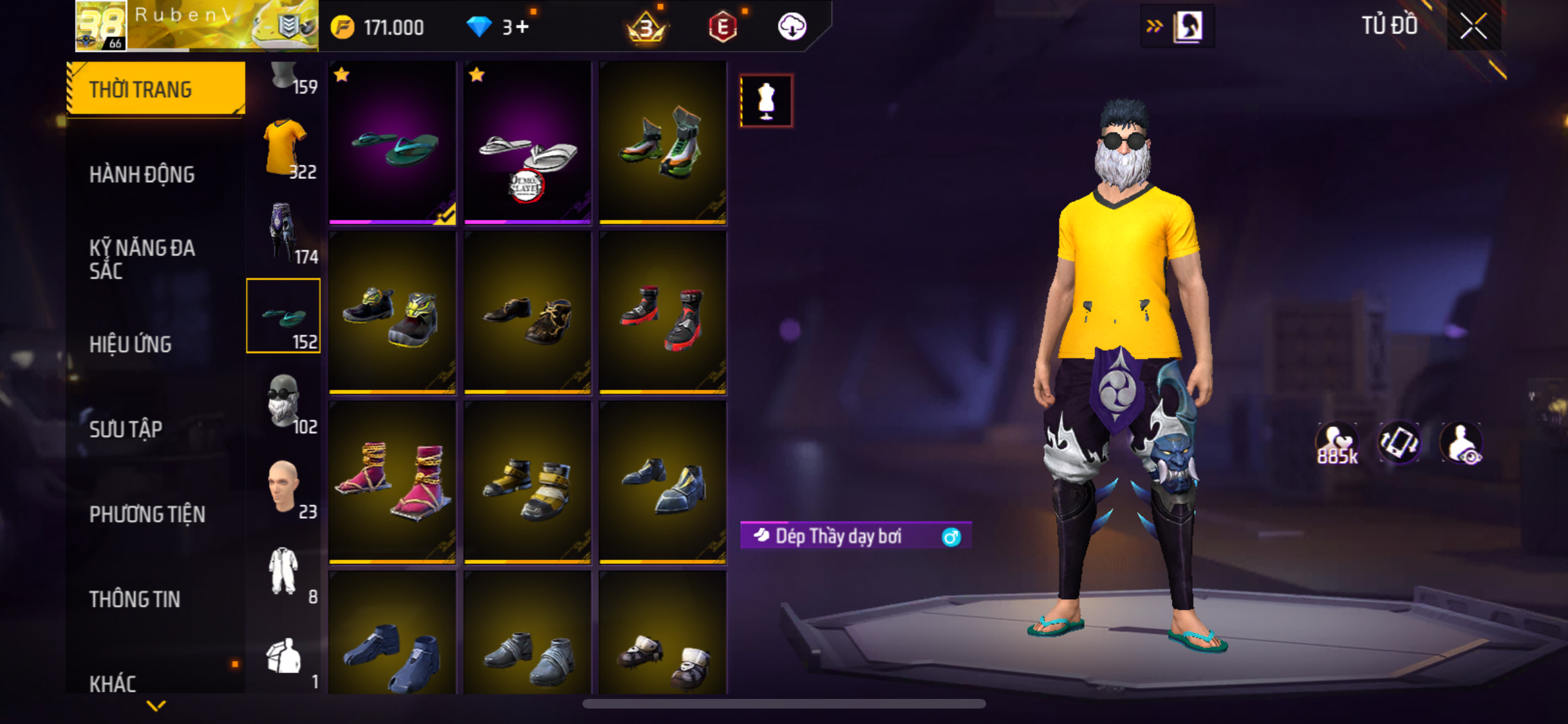This screenshot has width=1568, height=724.
Task: Switch to Hiệu Ứng category
Action: (131, 344)
